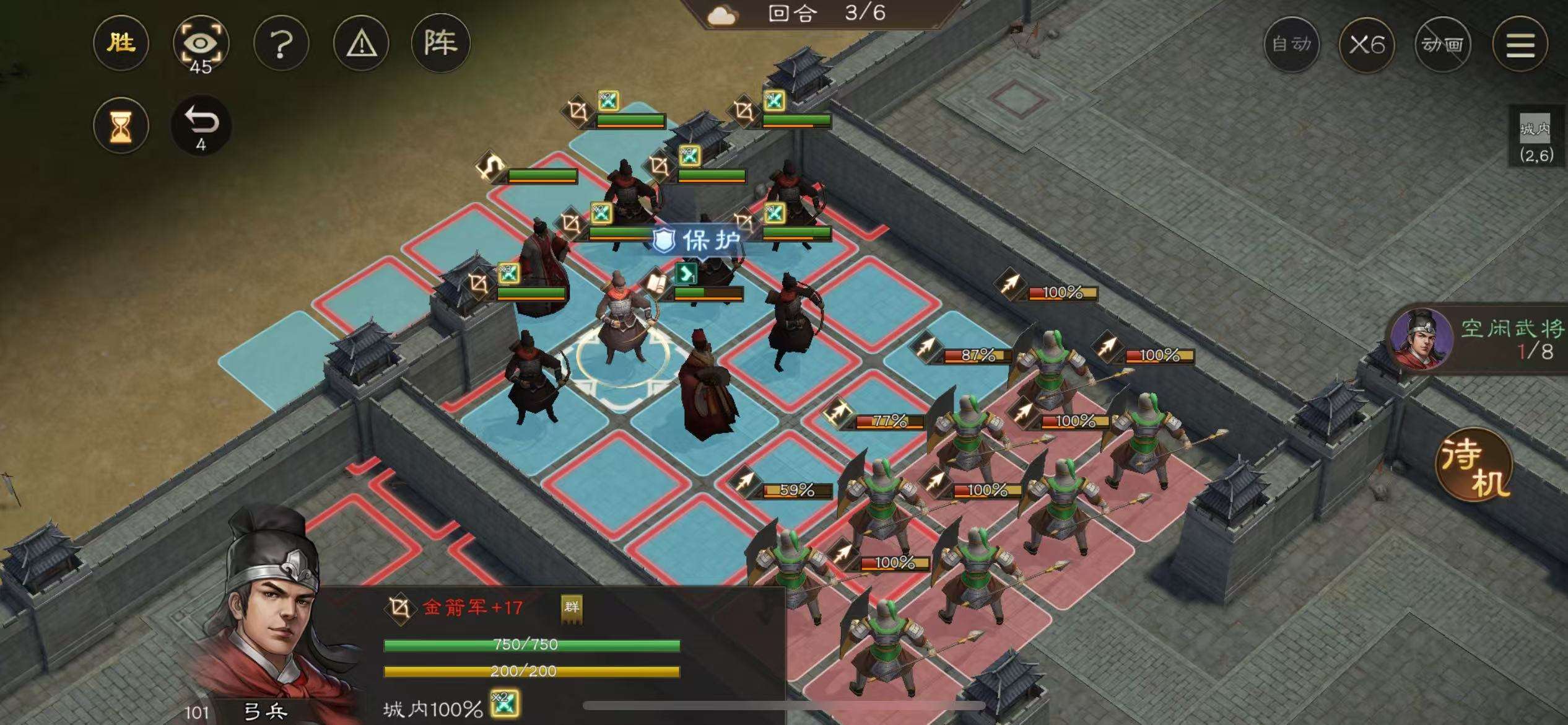
Task: Change the X6 battle speed
Action: pos(1367,45)
